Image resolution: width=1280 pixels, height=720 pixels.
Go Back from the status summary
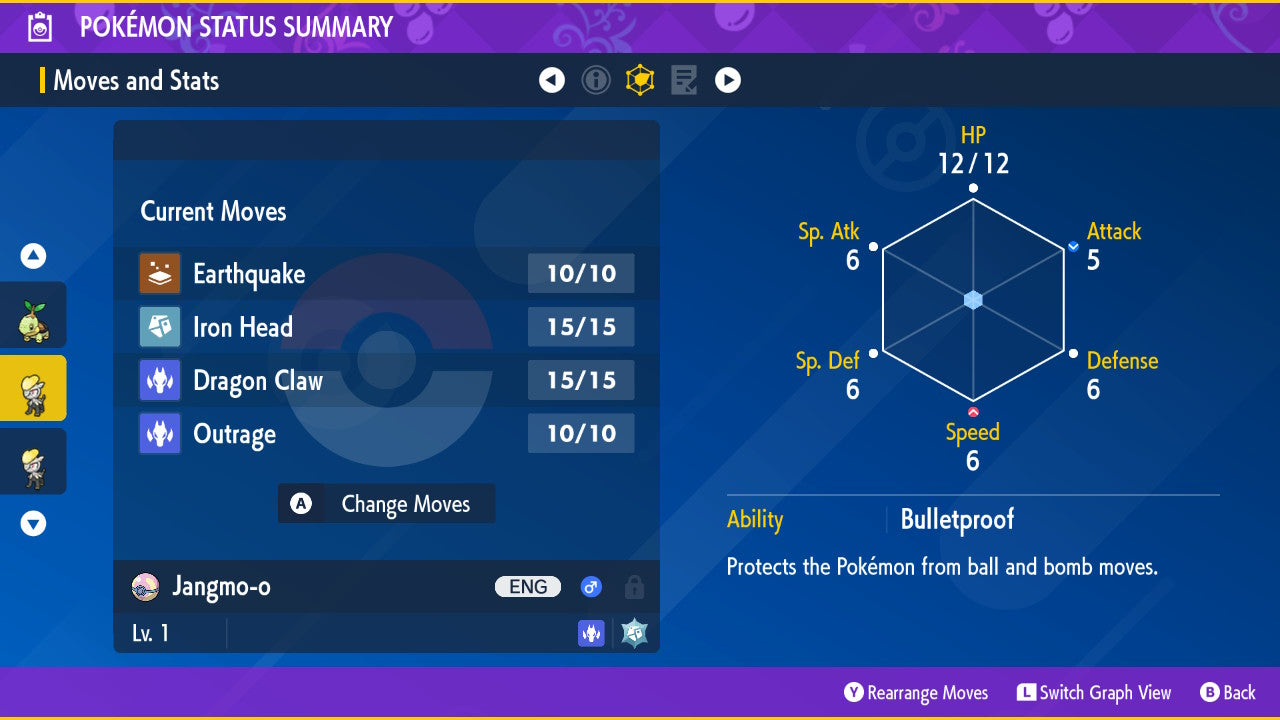(x=1228, y=692)
